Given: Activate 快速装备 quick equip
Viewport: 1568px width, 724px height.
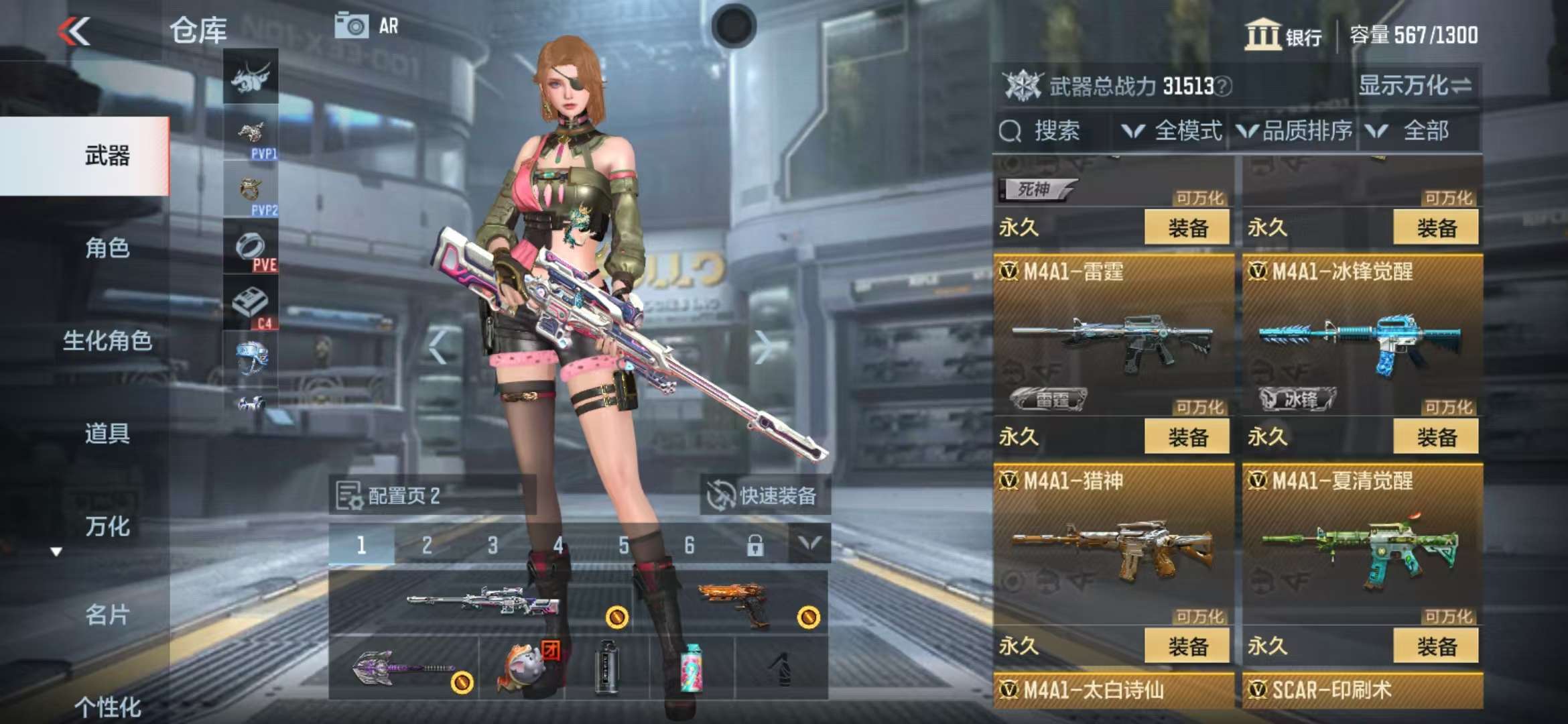Looking at the screenshot, I should pos(765,496).
